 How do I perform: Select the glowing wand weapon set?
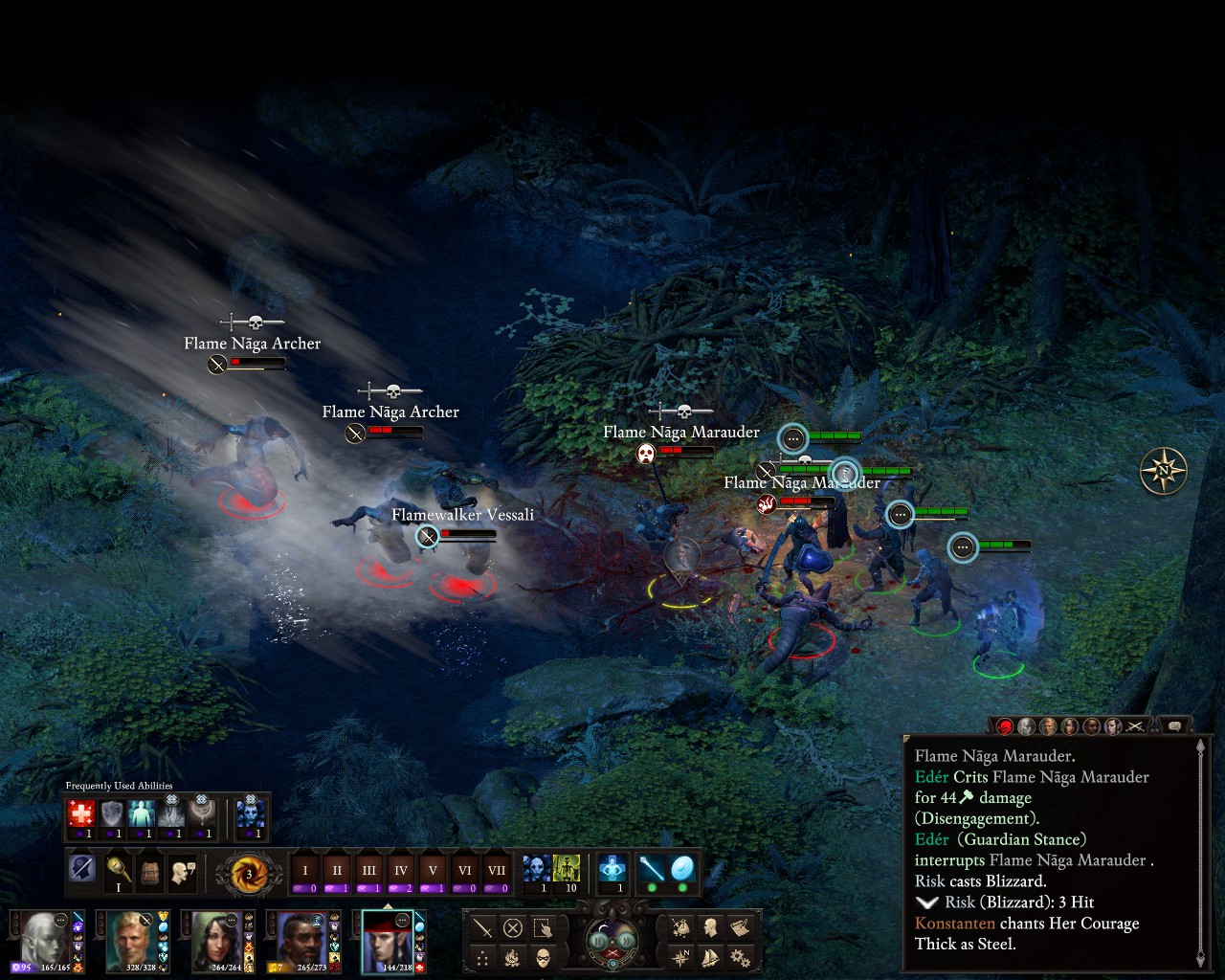tap(652, 869)
